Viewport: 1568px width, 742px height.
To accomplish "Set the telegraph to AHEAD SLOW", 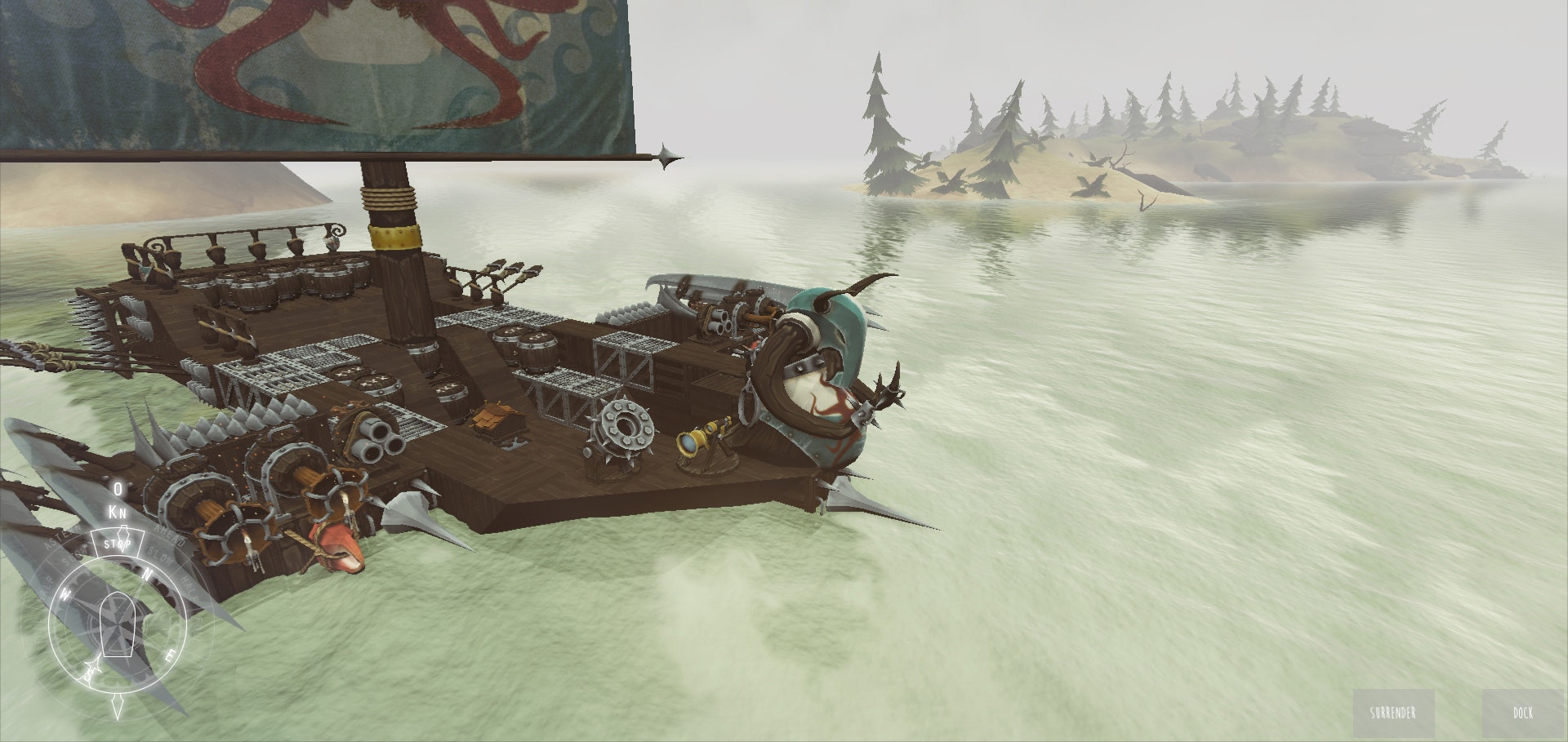I will [x=160, y=555].
